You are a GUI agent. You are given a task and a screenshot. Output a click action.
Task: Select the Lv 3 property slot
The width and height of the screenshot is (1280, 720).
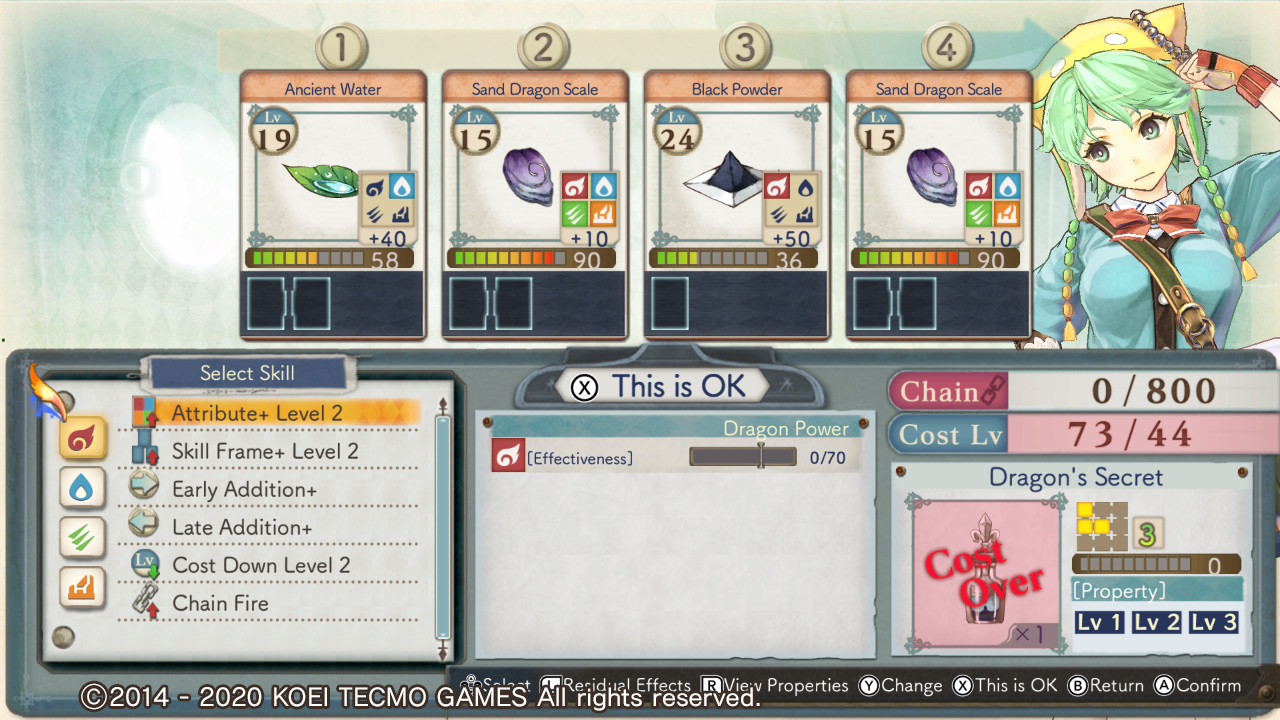[1214, 622]
